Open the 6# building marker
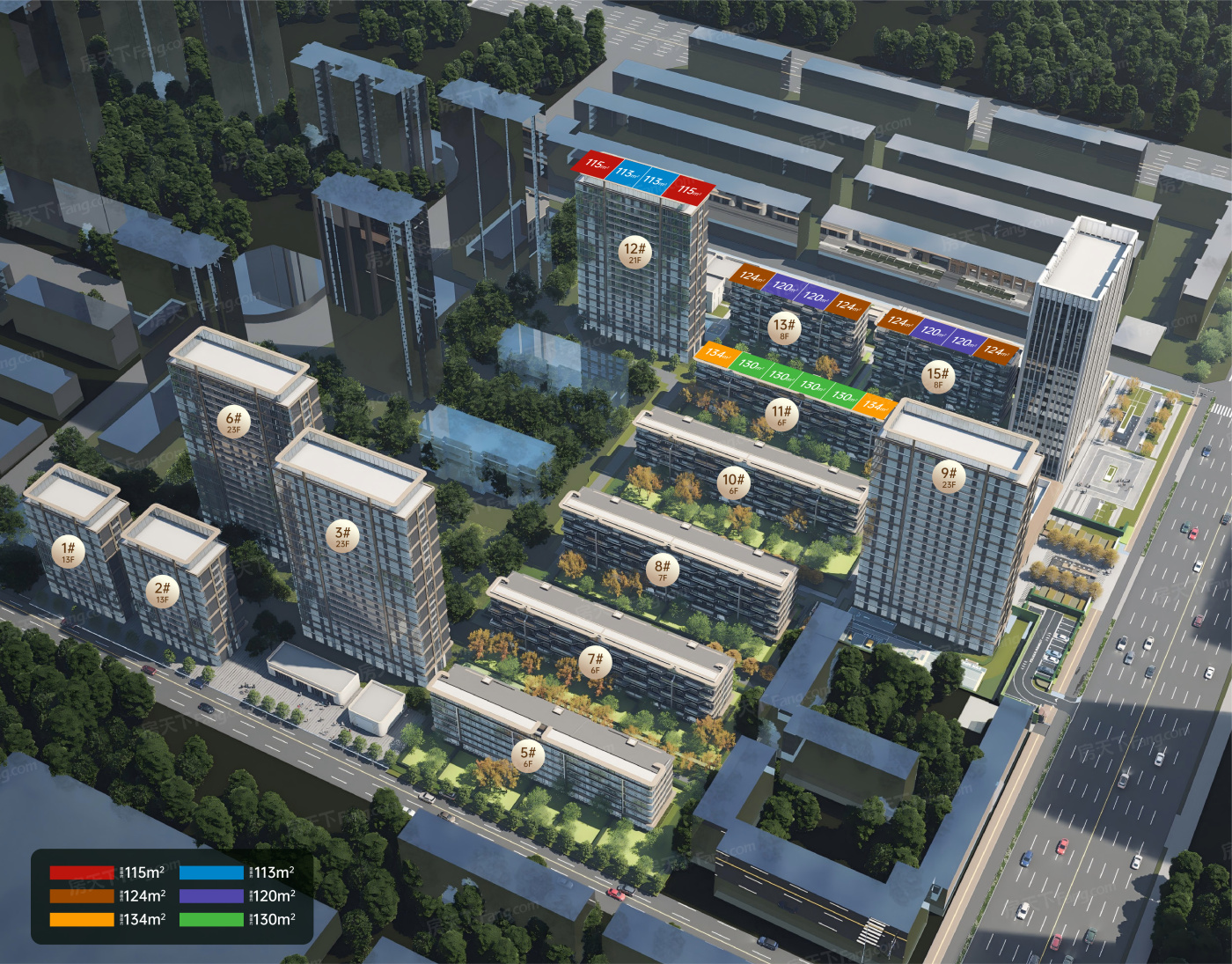The width and height of the screenshot is (1232, 964). click(233, 423)
